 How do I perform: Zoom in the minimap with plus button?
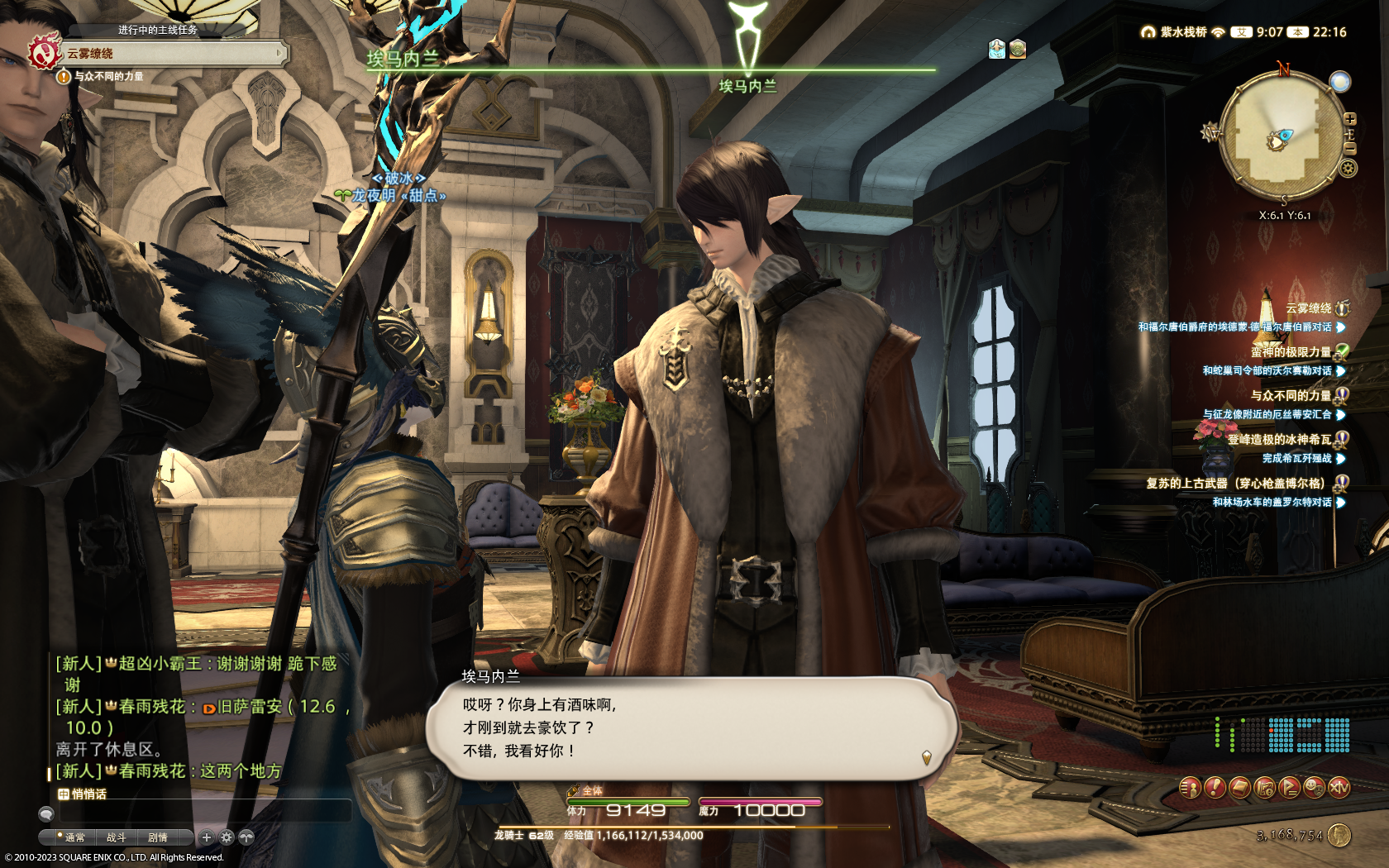[x=1349, y=119]
